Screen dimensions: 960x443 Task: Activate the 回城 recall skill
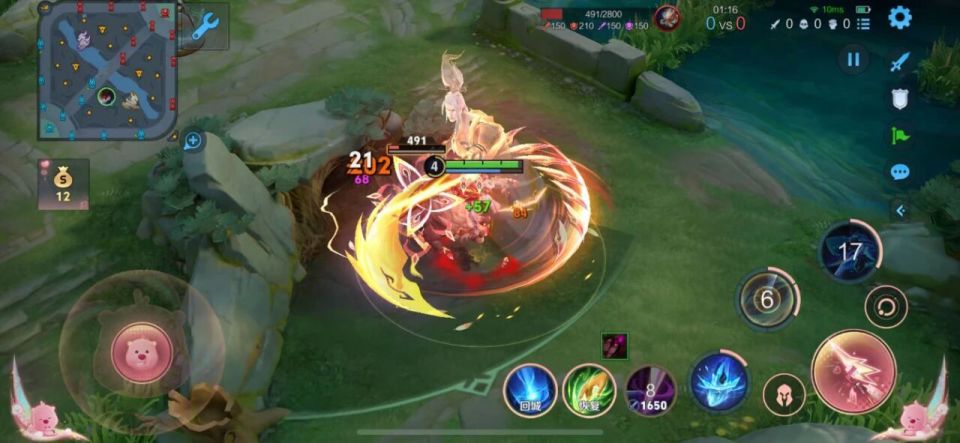tap(530, 389)
